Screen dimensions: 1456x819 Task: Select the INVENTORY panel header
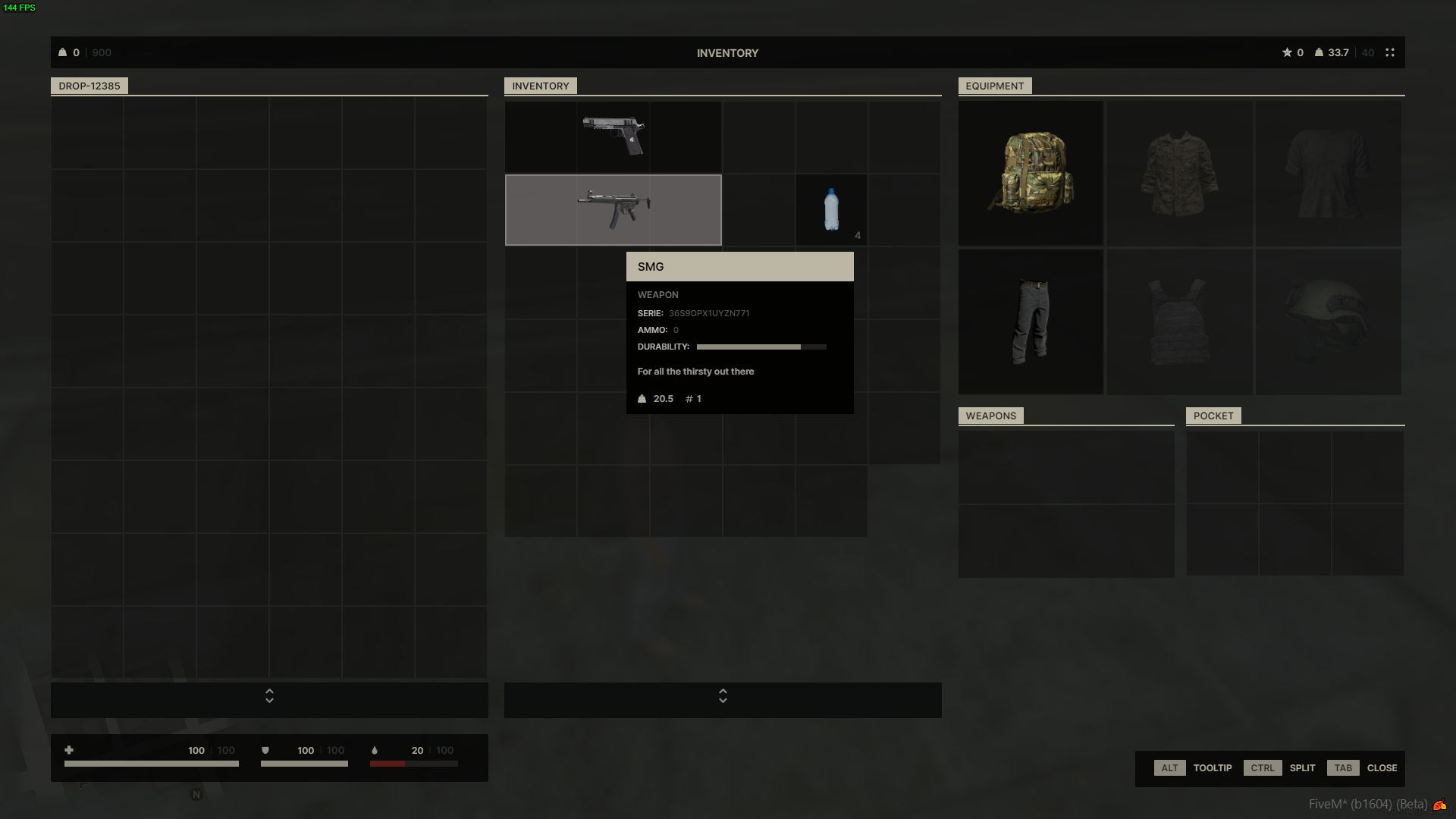point(540,86)
